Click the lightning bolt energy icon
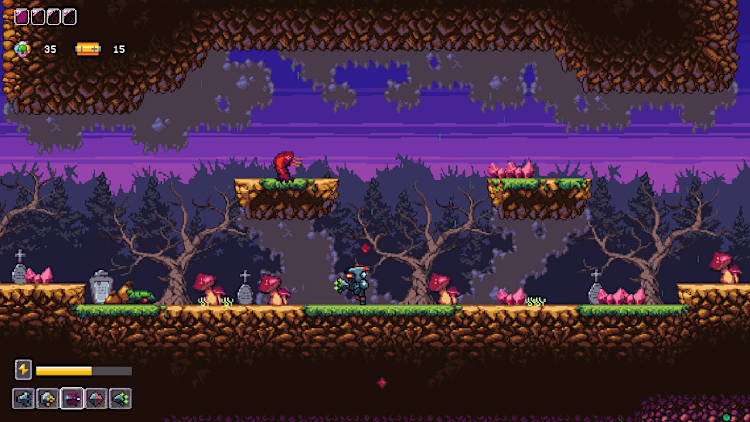 [x=23, y=370]
